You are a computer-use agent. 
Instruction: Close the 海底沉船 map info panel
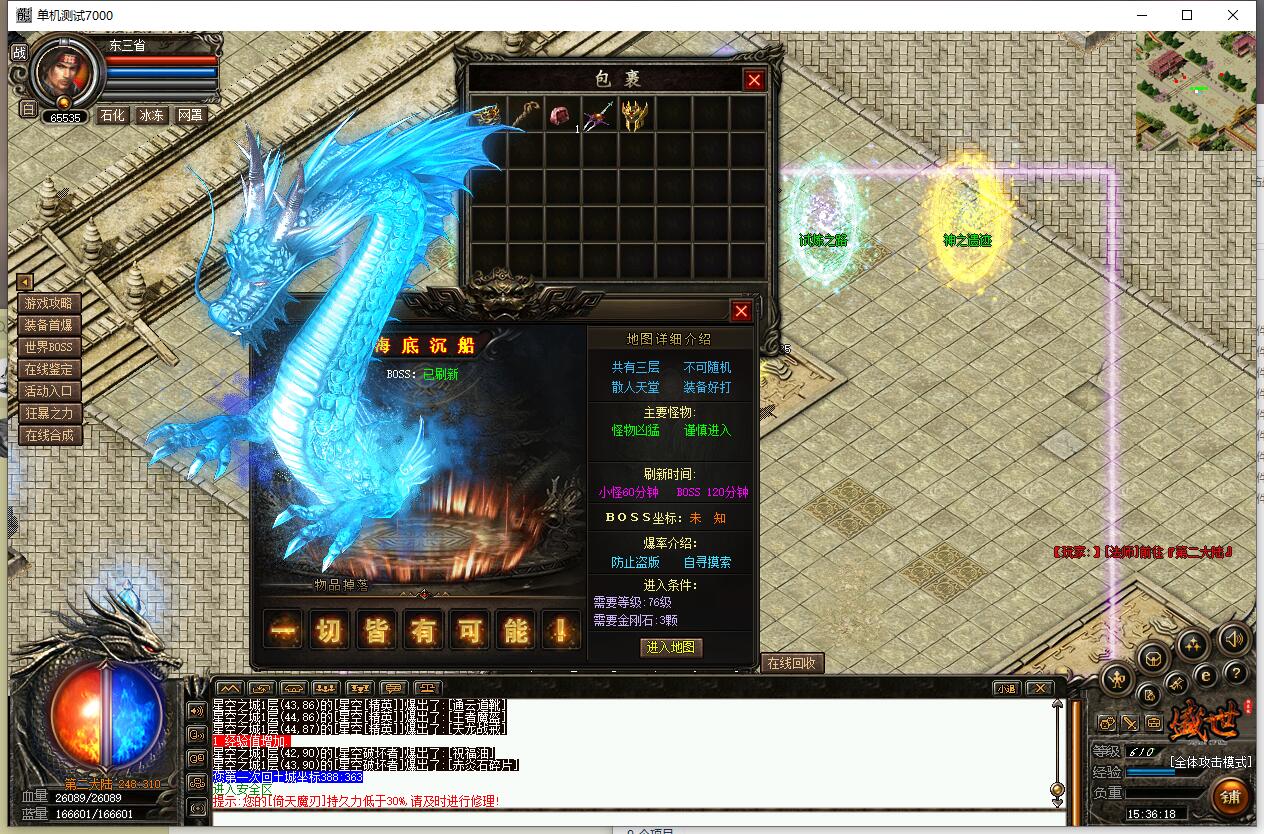pos(741,311)
